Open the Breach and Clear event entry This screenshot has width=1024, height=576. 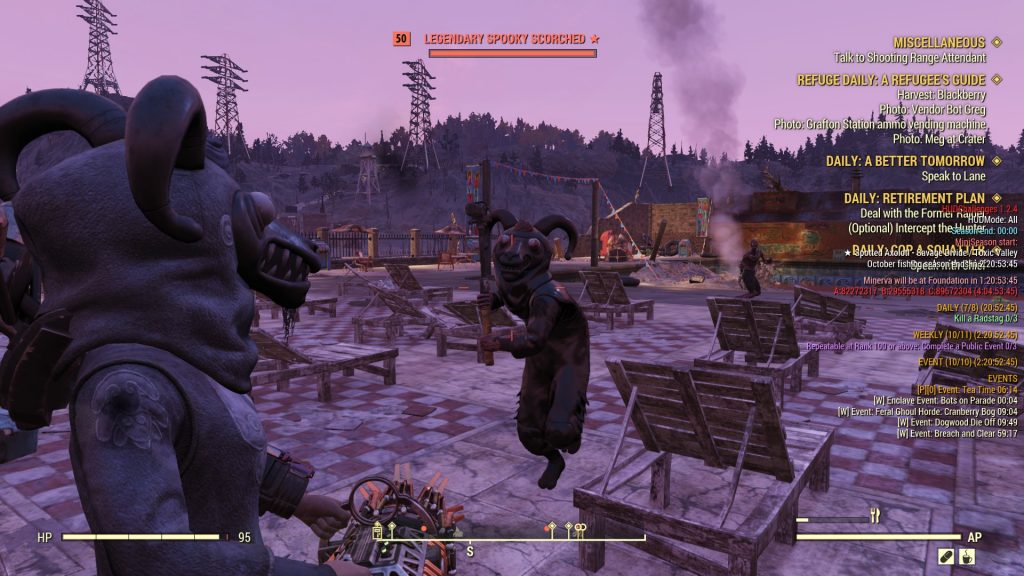pyautogui.click(x=957, y=433)
